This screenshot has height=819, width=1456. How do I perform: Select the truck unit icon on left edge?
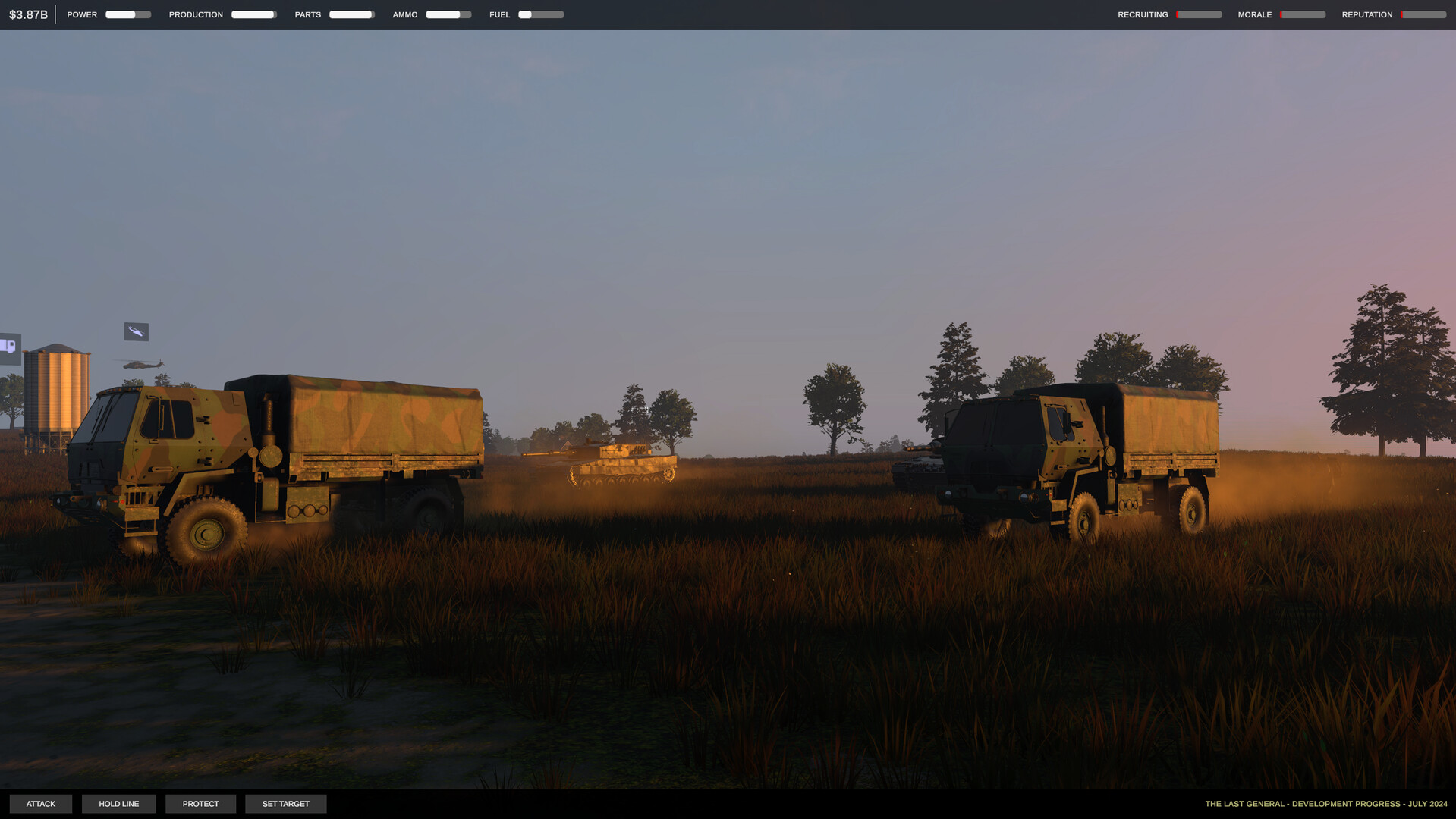click(9, 348)
